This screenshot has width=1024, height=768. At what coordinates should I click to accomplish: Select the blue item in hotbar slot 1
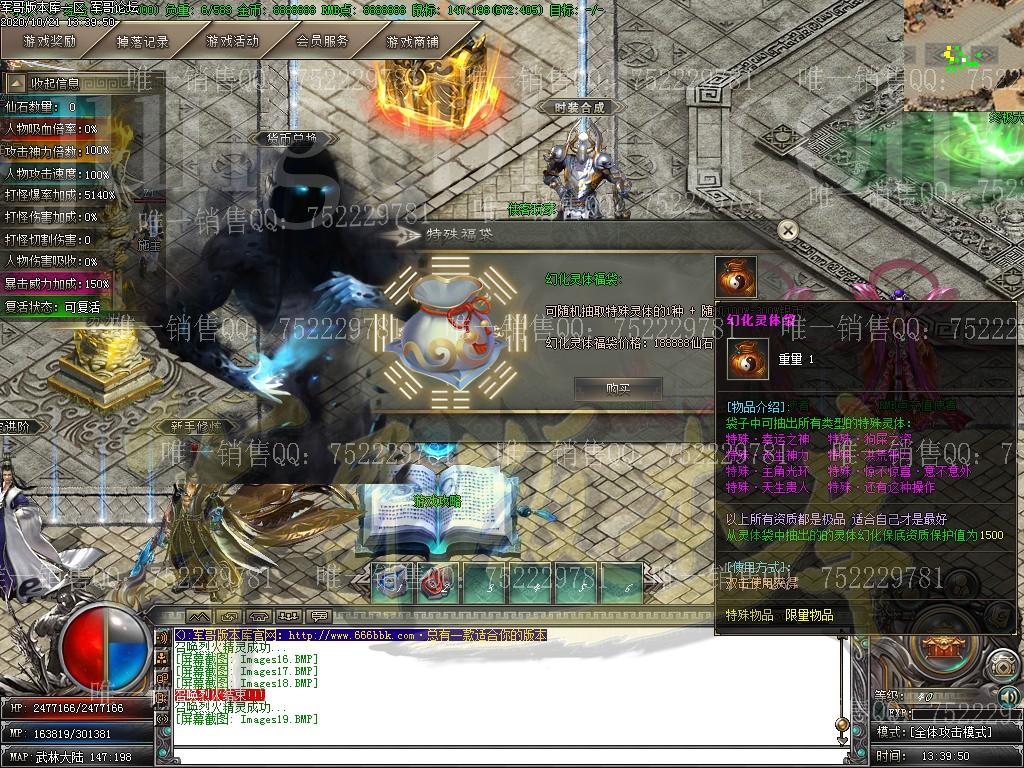(392, 583)
